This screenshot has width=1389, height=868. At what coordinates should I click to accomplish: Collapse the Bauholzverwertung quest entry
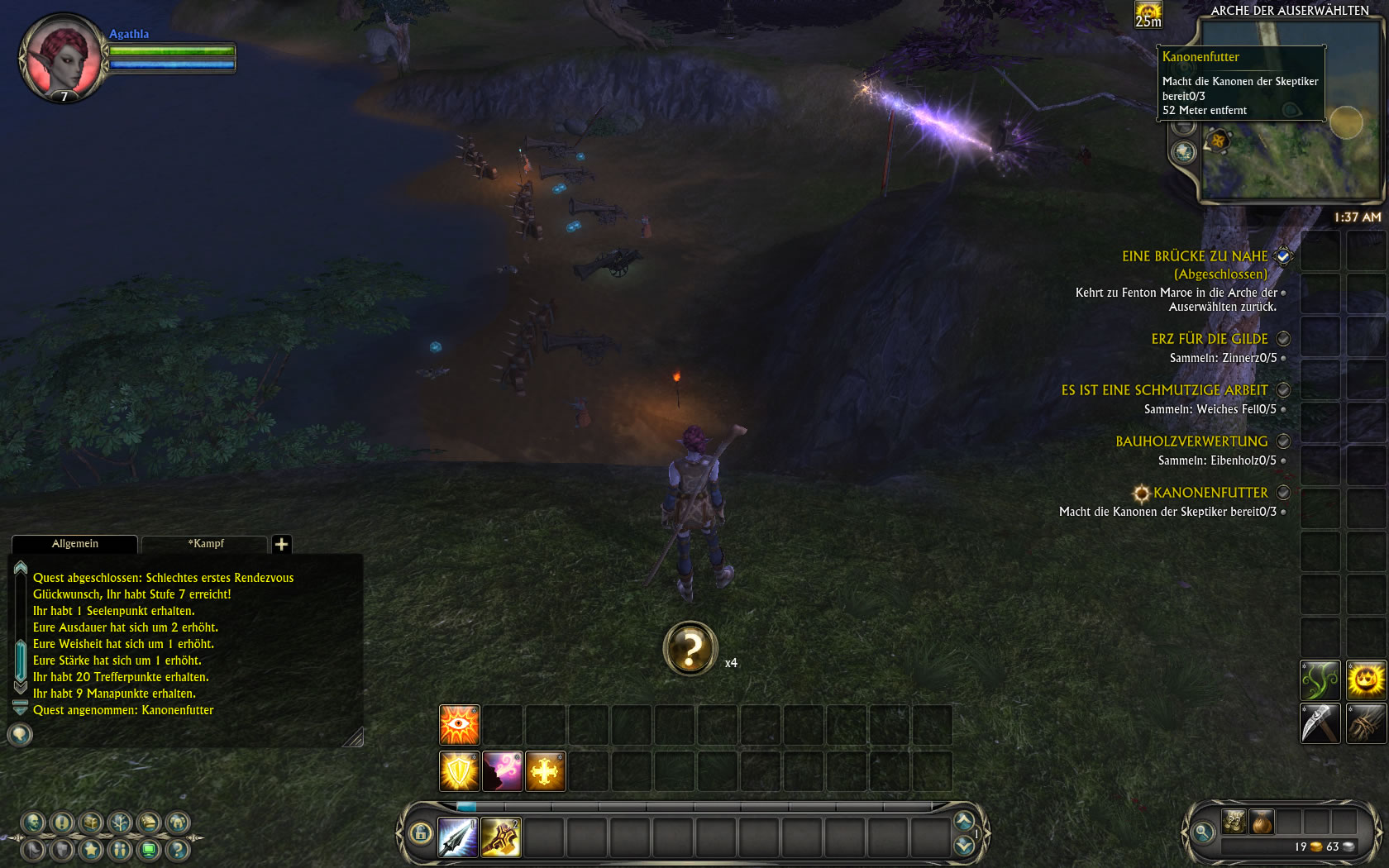click(1282, 441)
